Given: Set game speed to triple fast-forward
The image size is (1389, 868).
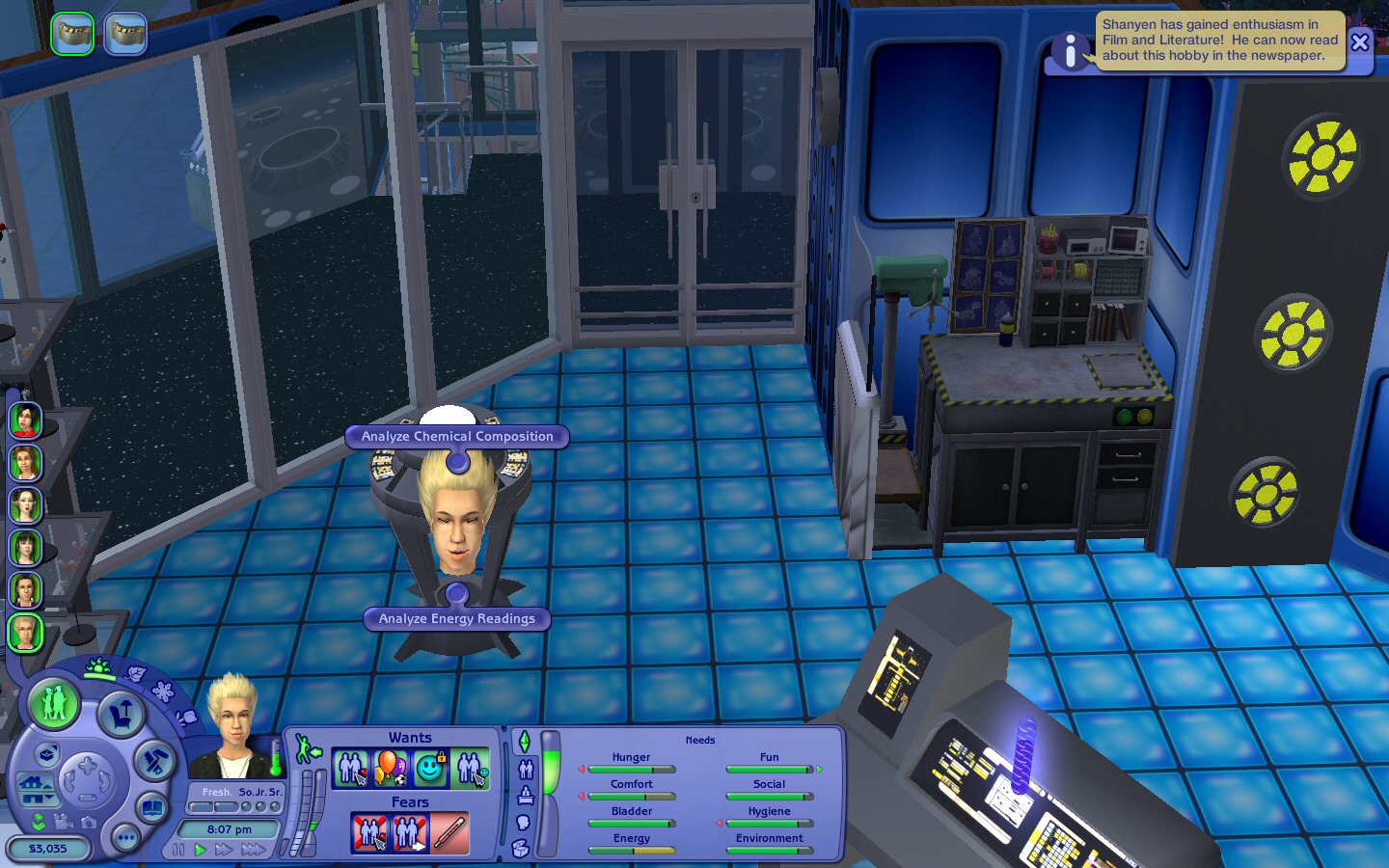Looking at the screenshot, I should [x=254, y=850].
